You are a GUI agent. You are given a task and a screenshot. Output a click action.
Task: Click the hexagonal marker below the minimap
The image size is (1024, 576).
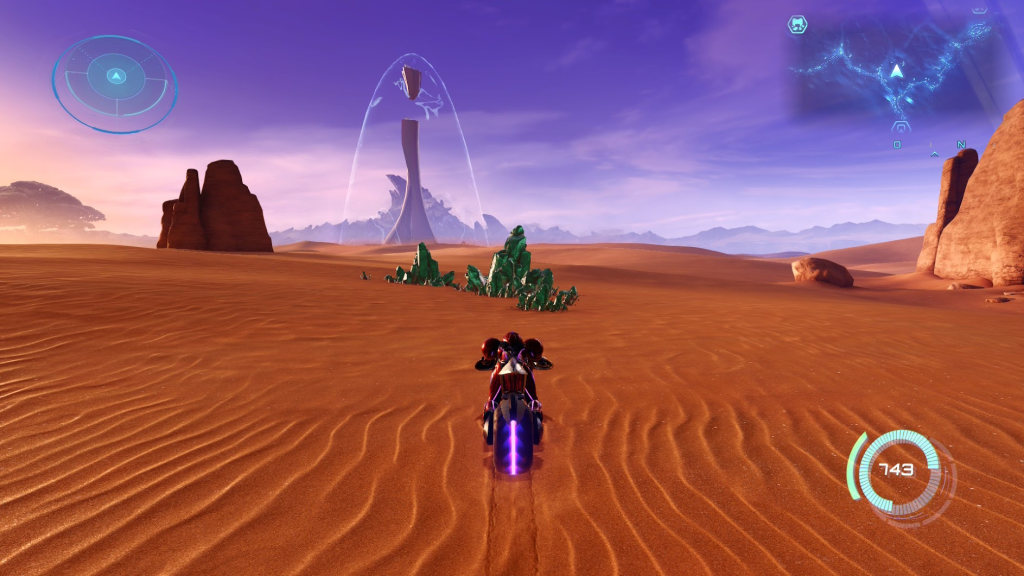click(900, 127)
